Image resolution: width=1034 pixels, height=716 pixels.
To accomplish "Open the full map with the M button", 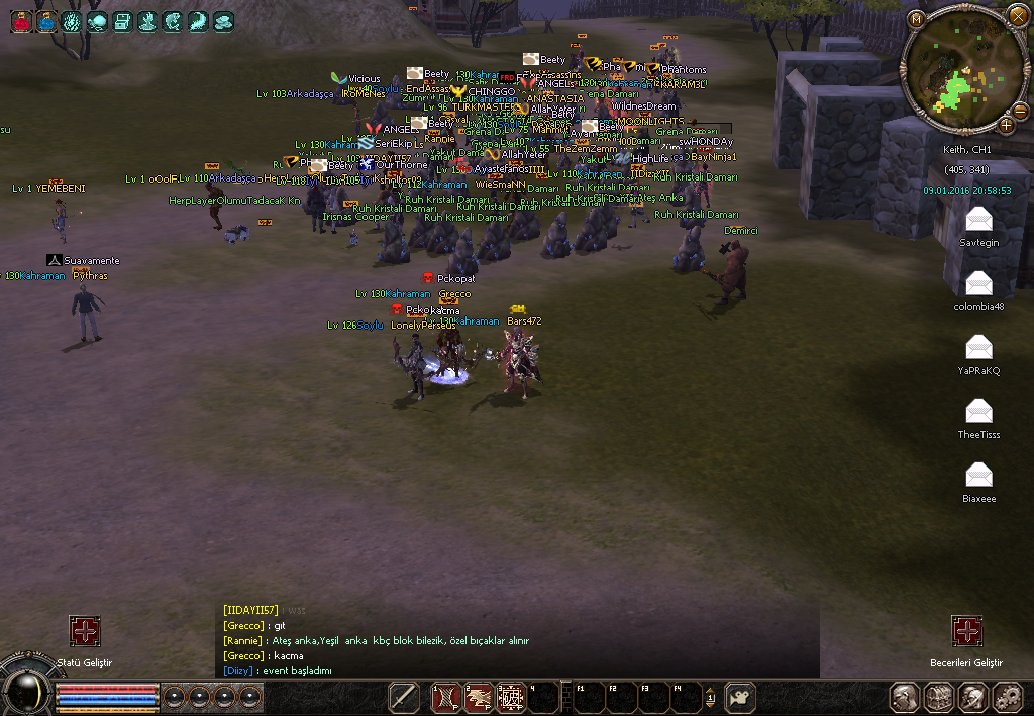I will (916, 20).
